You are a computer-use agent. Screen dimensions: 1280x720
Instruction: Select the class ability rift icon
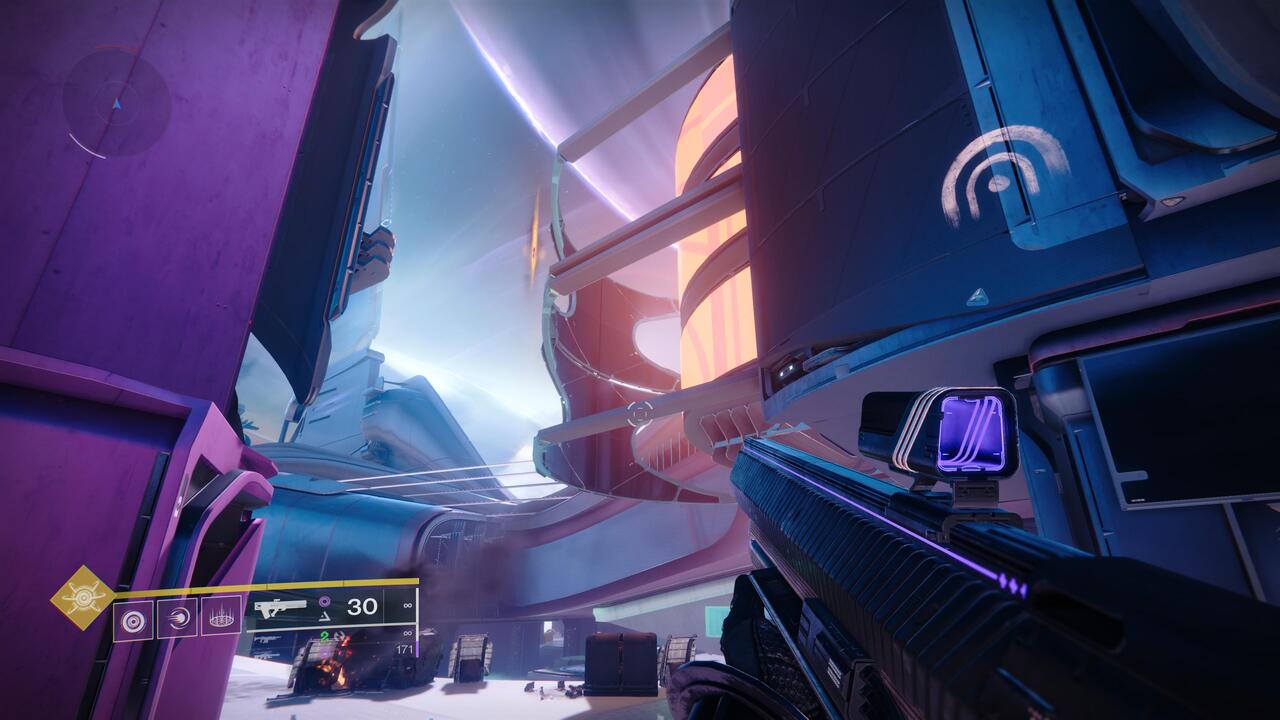click(222, 615)
